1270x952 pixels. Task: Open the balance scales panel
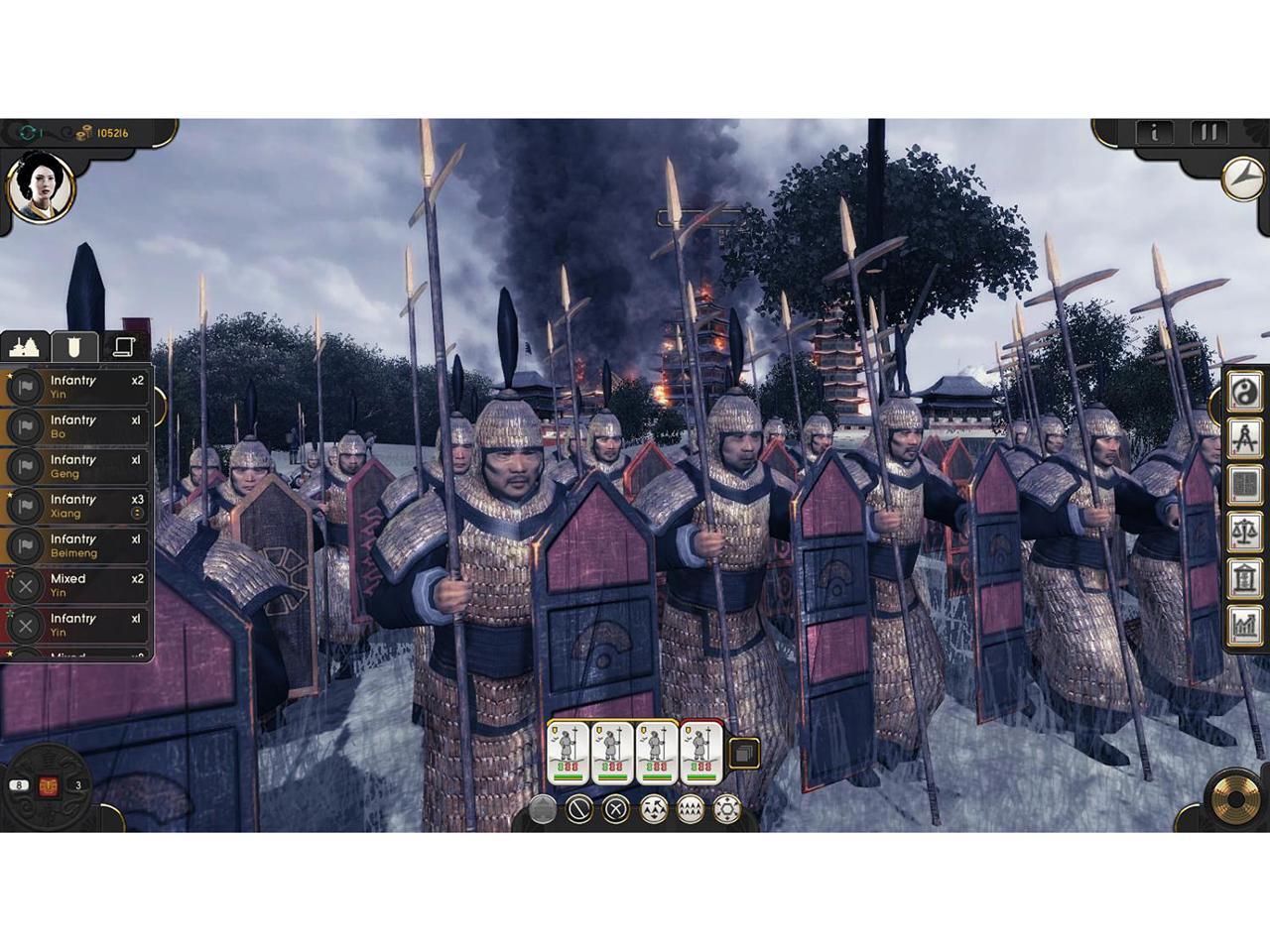[x=1244, y=532]
